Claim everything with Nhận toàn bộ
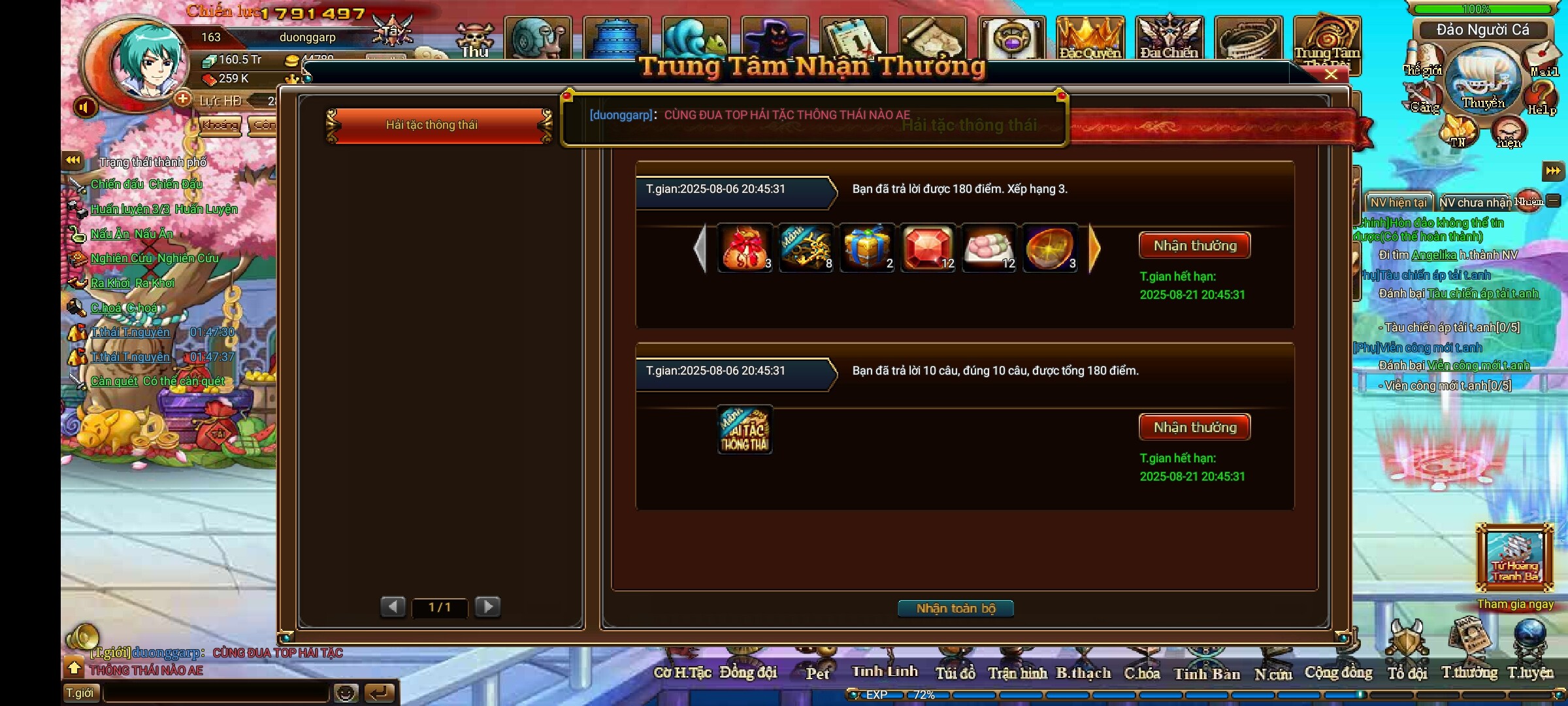The width and height of the screenshot is (1568, 706). click(955, 609)
